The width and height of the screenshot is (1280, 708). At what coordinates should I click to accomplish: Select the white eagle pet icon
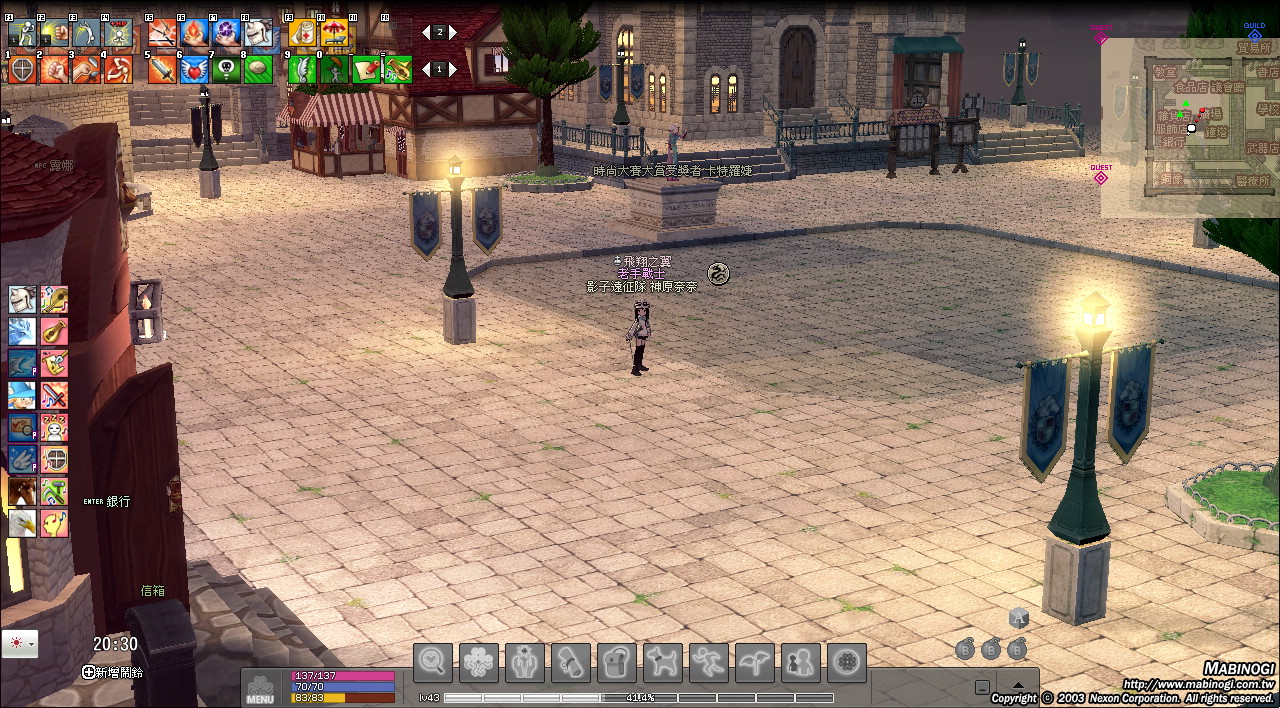tap(22, 523)
